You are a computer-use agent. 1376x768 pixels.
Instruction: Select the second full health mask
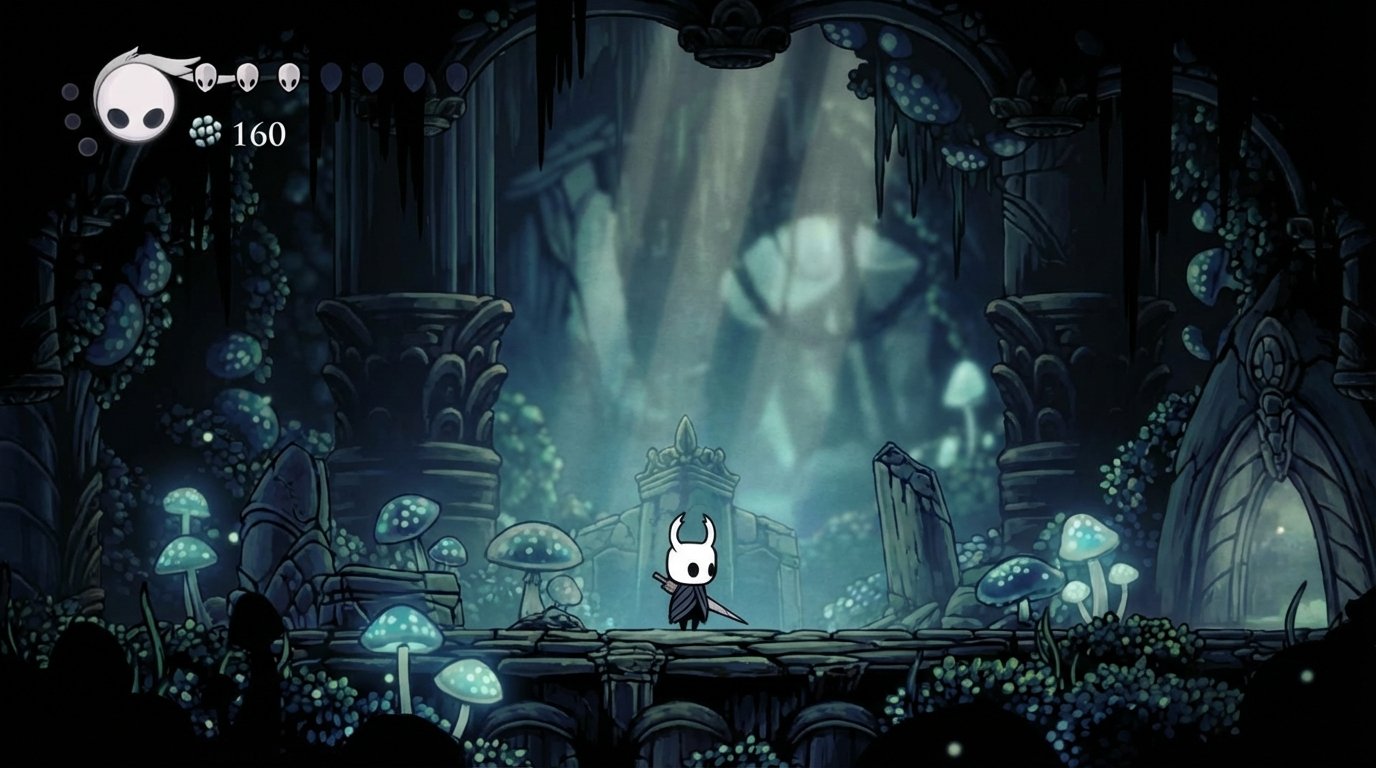click(x=246, y=76)
